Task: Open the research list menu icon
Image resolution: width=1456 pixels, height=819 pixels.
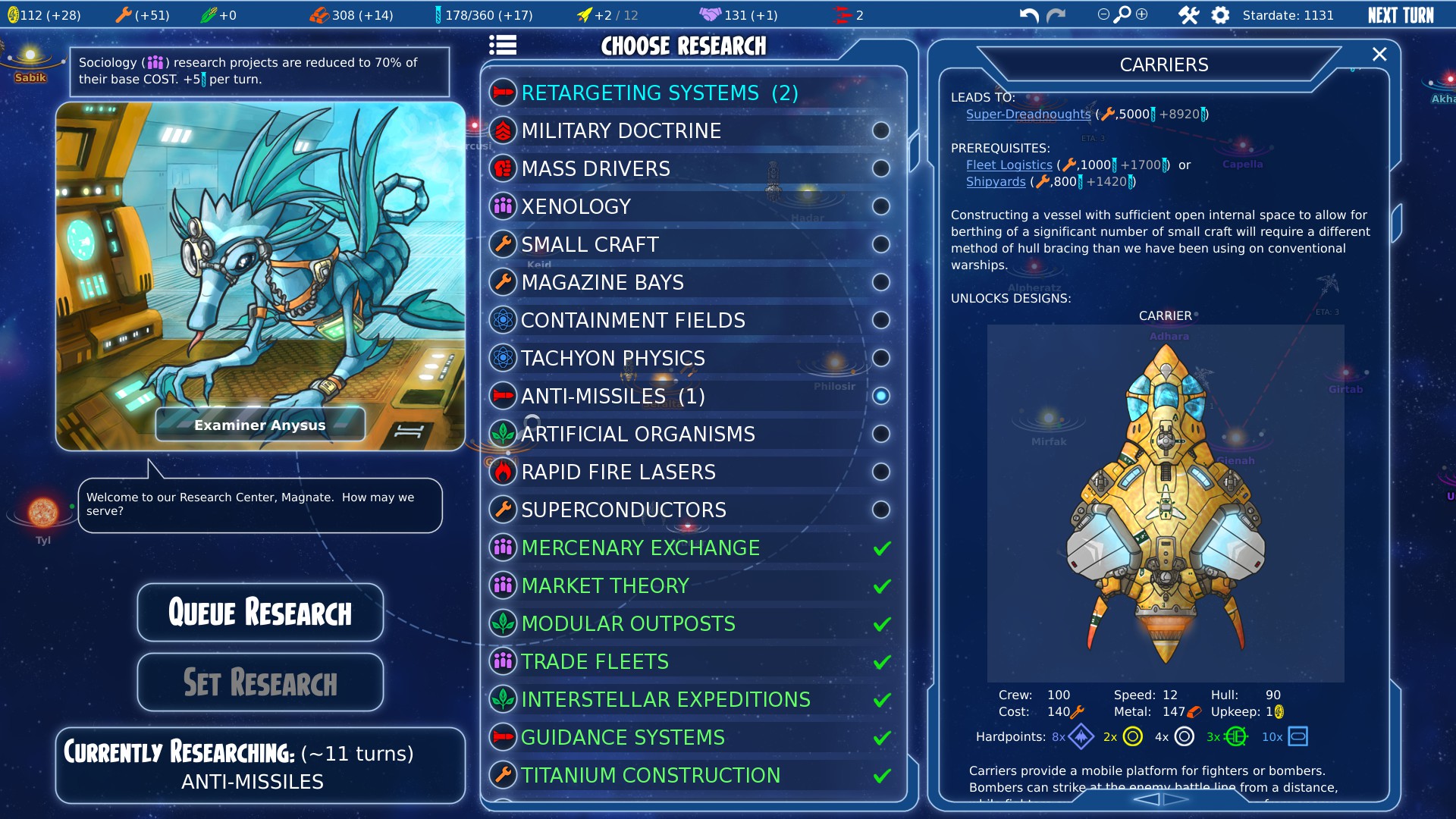Action: point(503,45)
